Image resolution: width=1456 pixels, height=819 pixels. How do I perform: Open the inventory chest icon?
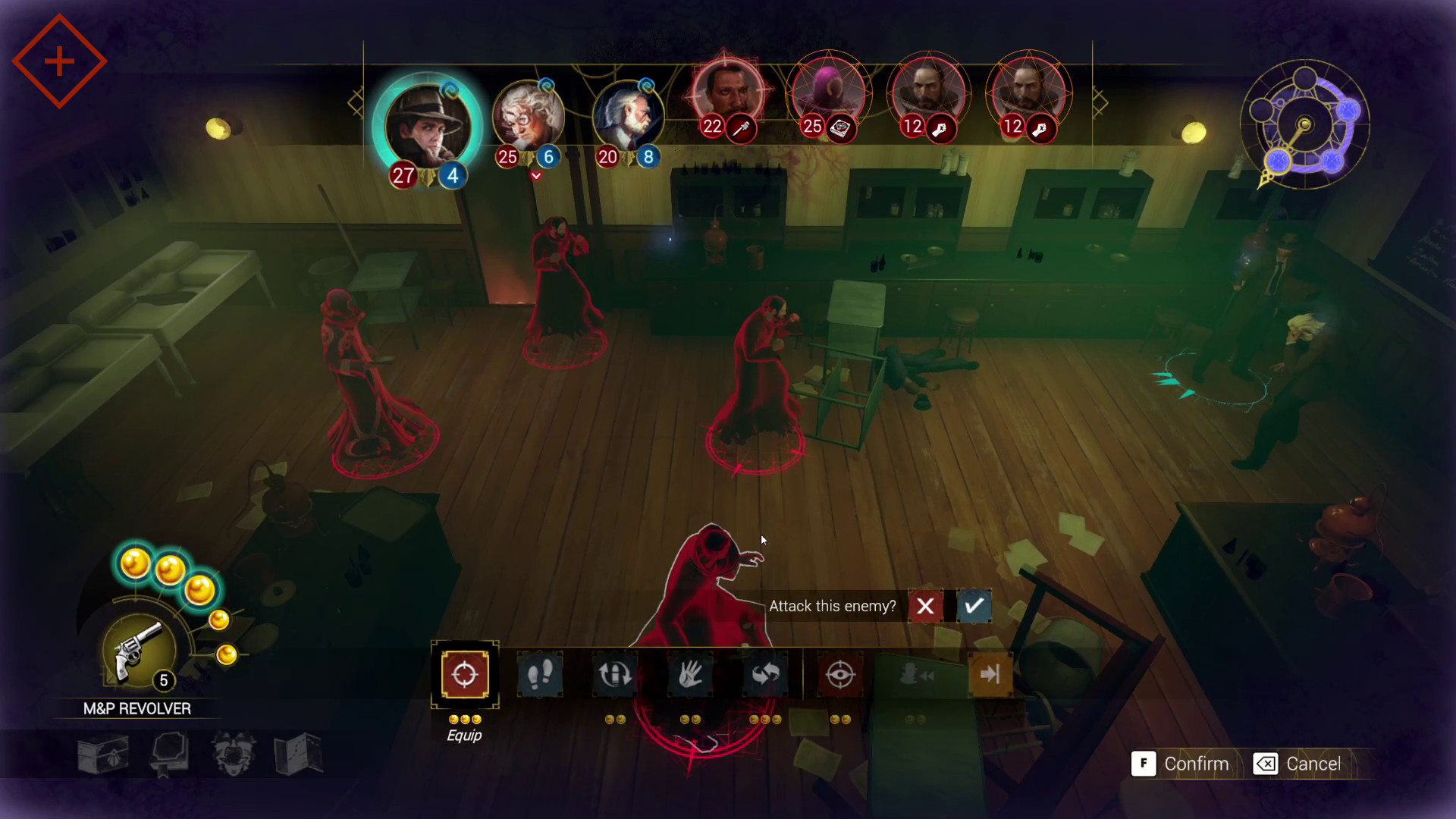[105, 755]
